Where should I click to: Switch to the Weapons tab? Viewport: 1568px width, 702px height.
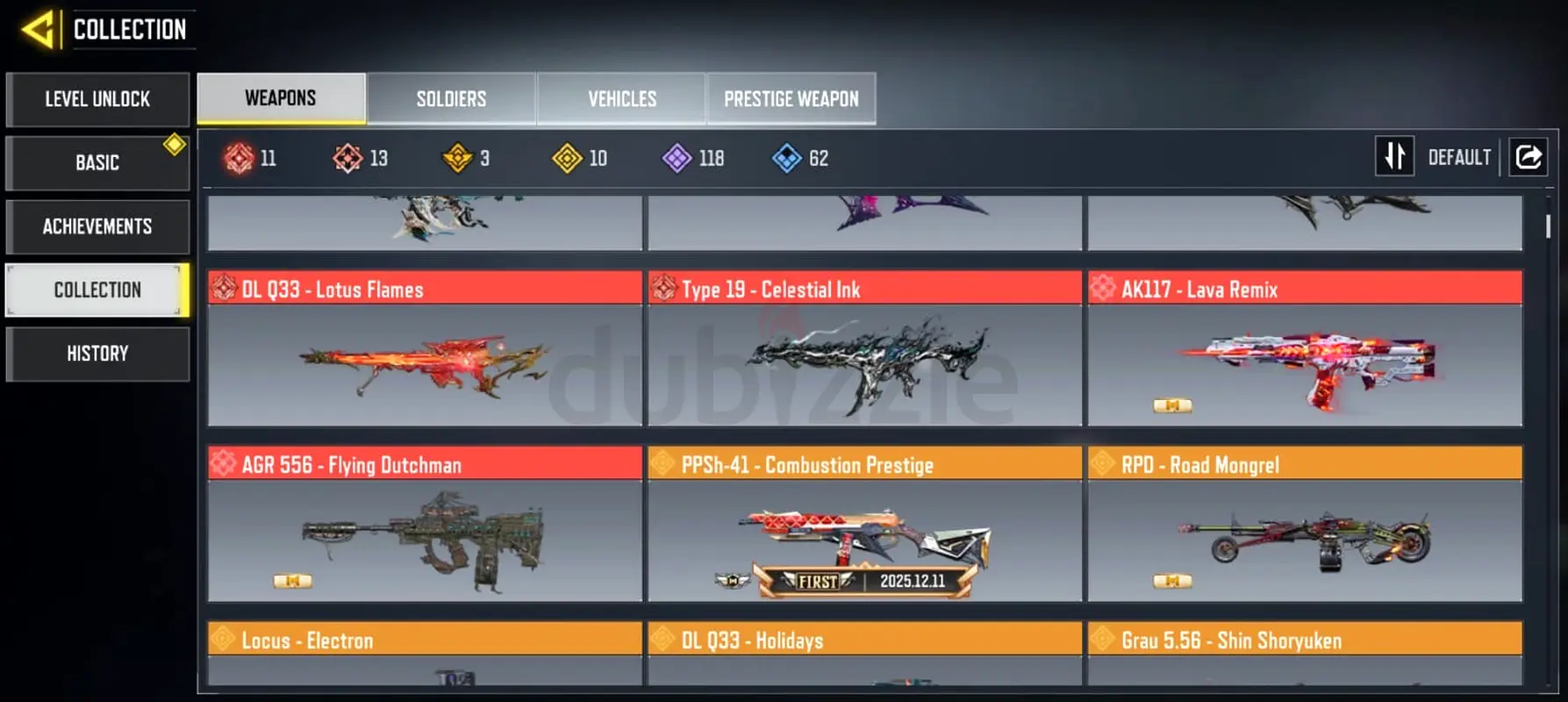coord(281,98)
